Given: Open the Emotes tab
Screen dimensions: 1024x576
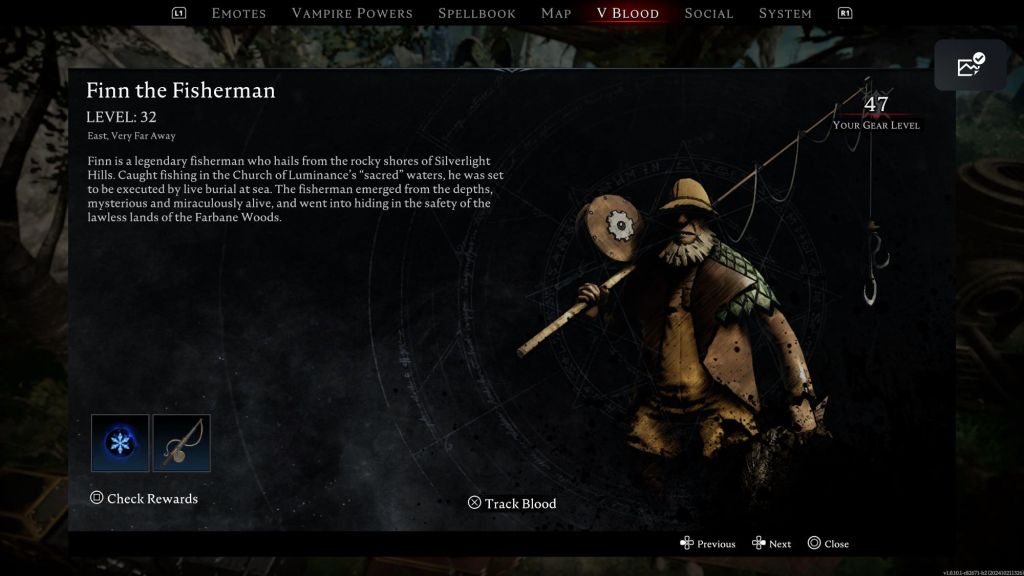Looking at the screenshot, I should click(x=239, y=13).
